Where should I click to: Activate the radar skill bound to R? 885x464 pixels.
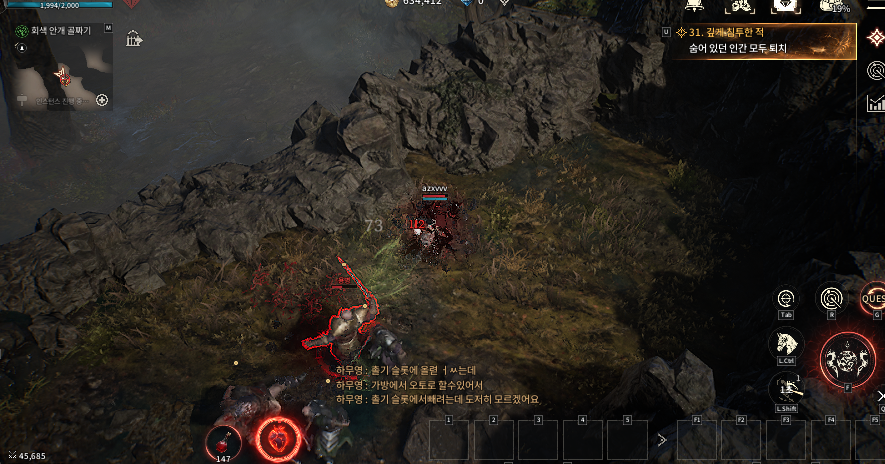click(831, 297)
